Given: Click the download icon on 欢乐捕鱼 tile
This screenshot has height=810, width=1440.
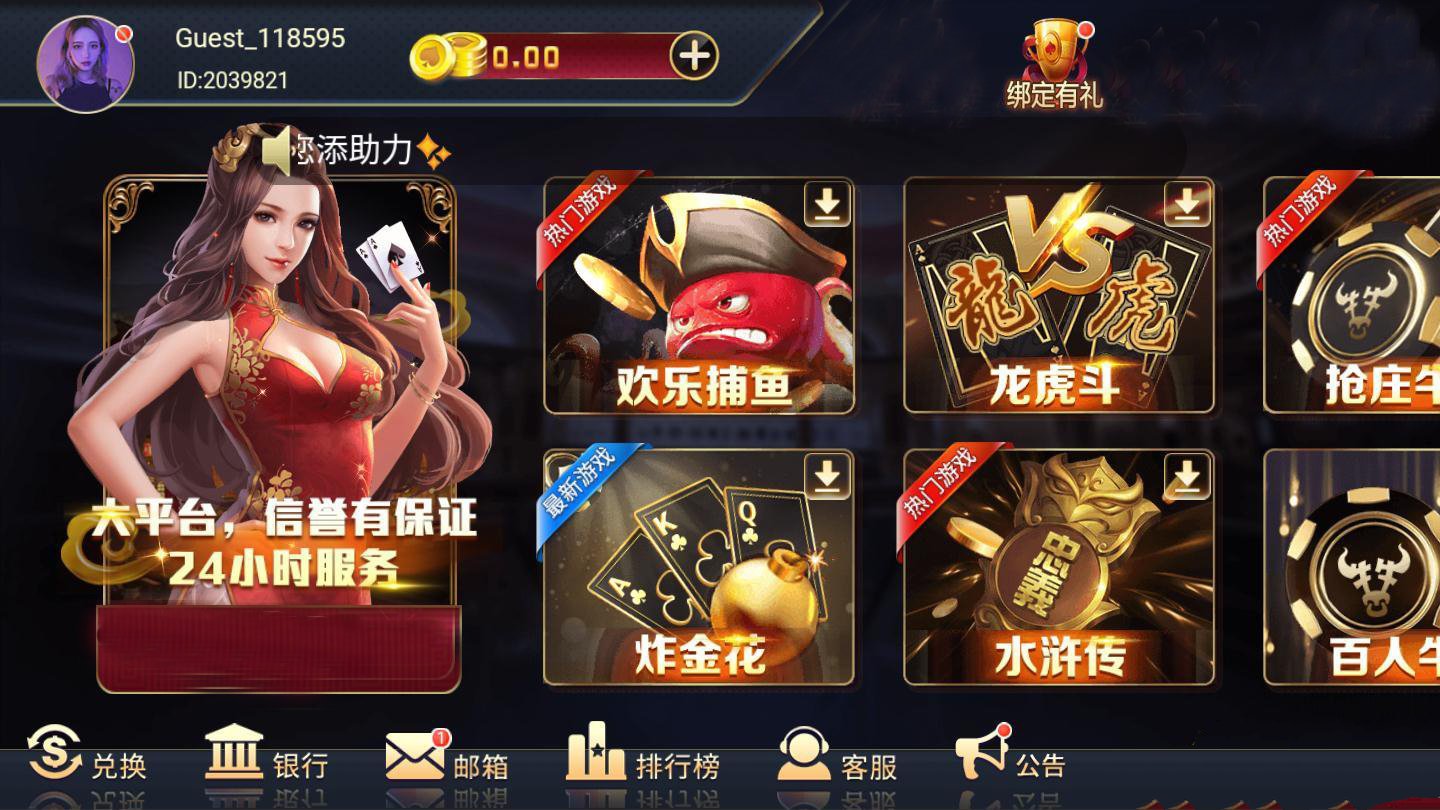Looking at the screenshot, I should pos(825,203).
